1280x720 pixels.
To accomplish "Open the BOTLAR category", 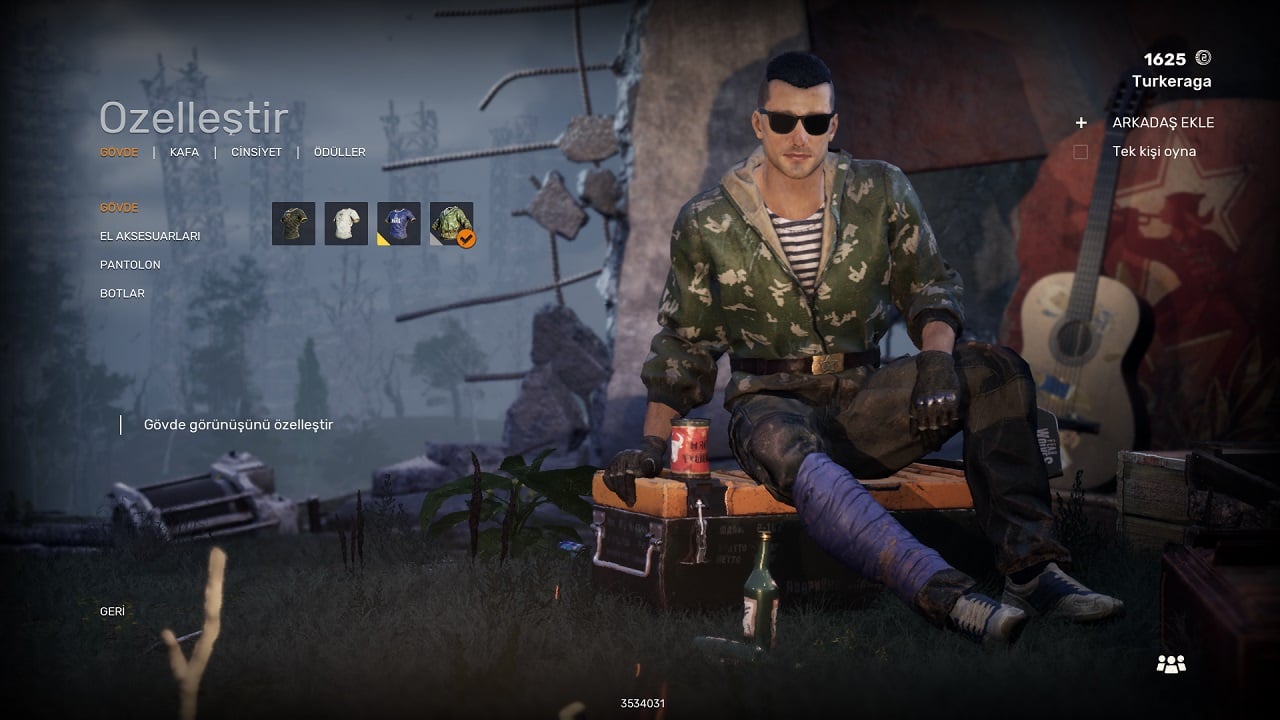I will [122, 293].
